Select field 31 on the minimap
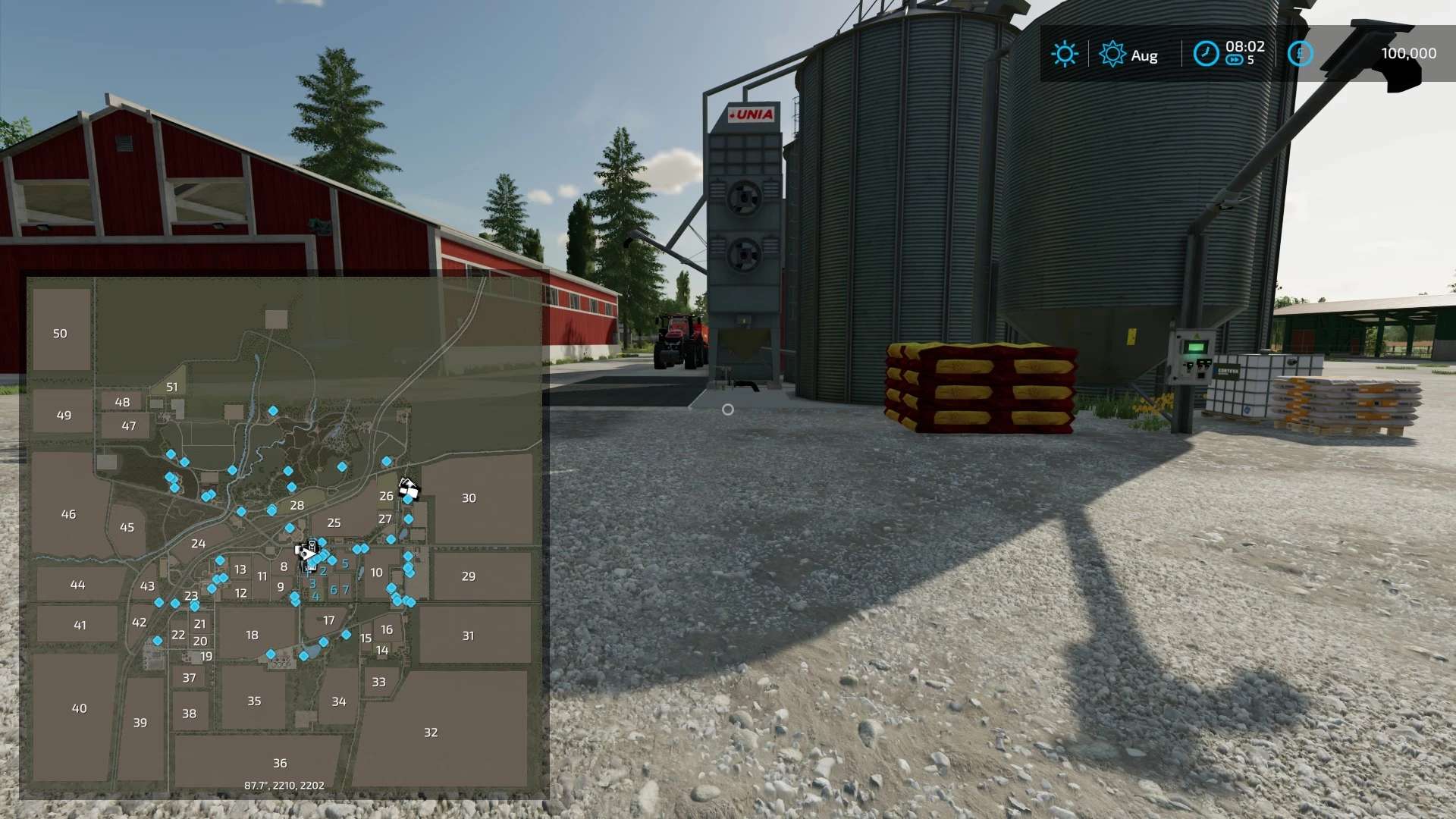 (x=468, y=636)
